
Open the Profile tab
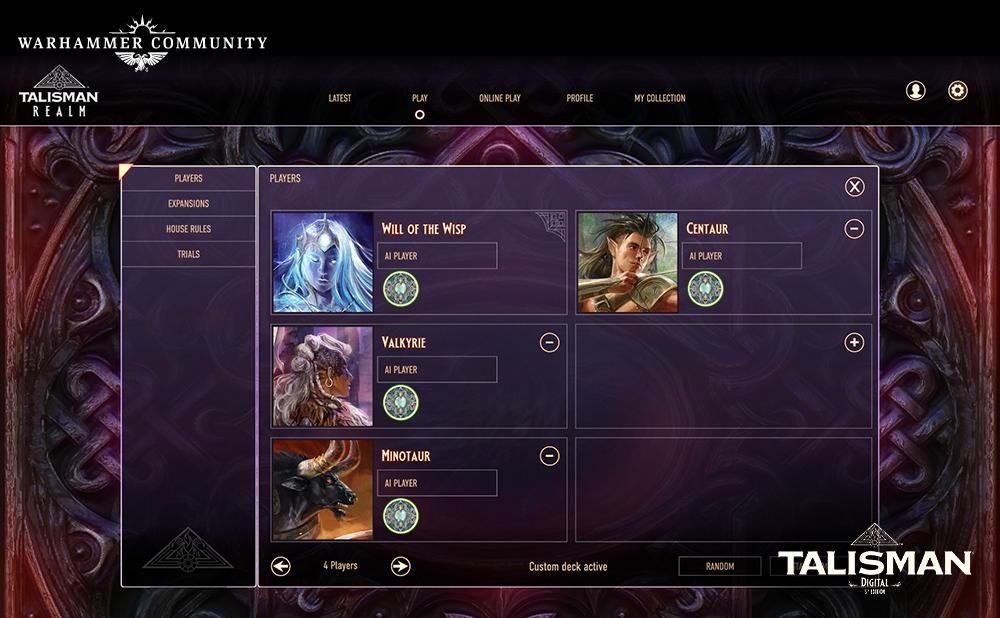(x=580, y=98)
